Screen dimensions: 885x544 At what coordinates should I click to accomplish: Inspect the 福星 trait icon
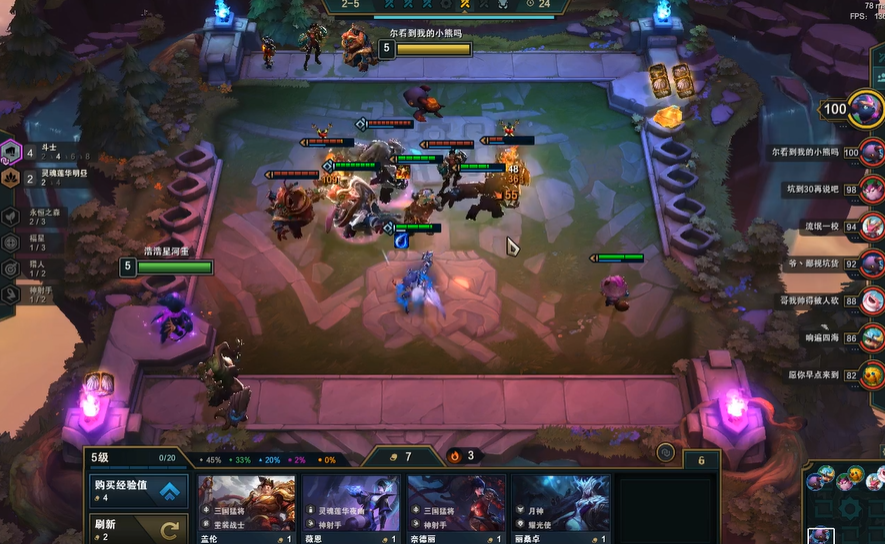pos(11,242)
